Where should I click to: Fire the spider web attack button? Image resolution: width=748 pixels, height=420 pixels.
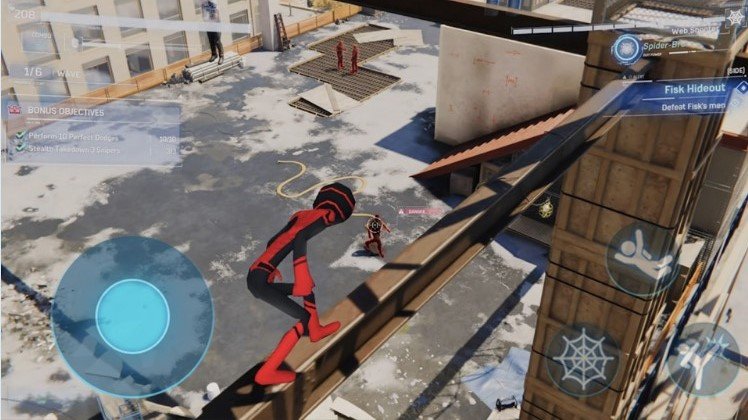(583, 359)
